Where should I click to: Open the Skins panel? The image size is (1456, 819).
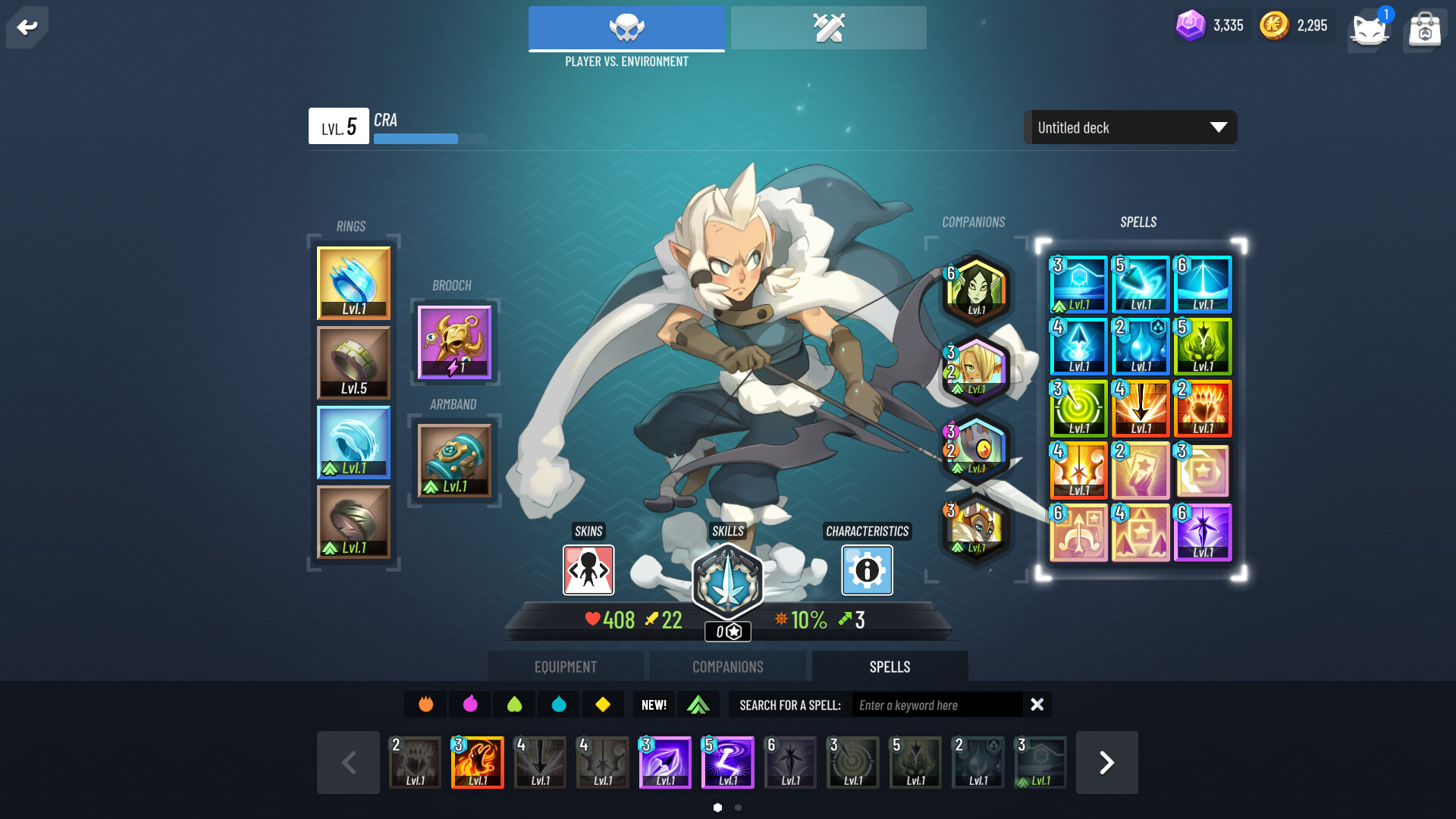(588, 571)
